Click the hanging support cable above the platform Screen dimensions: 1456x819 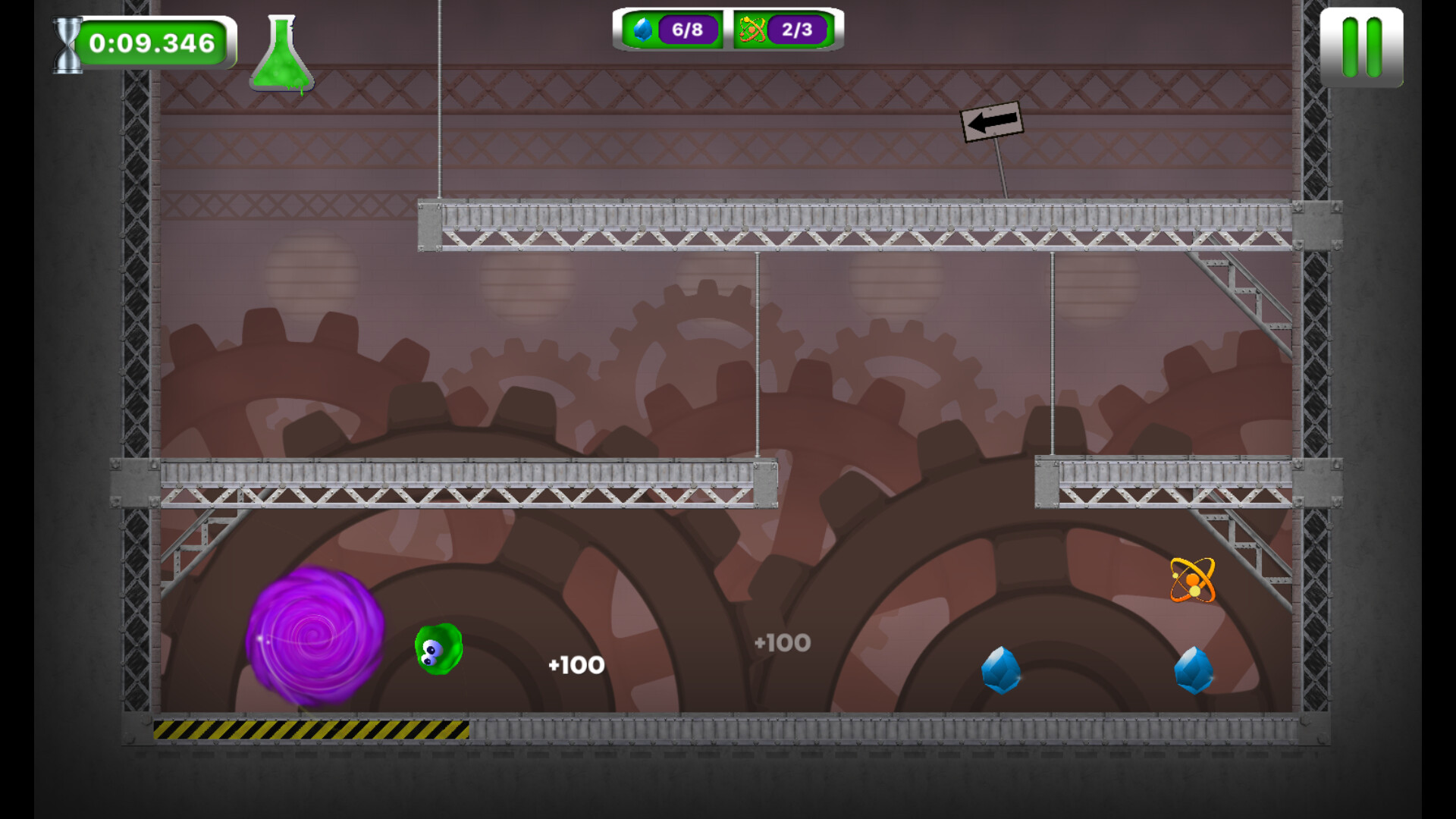click(x=438, y=99)
